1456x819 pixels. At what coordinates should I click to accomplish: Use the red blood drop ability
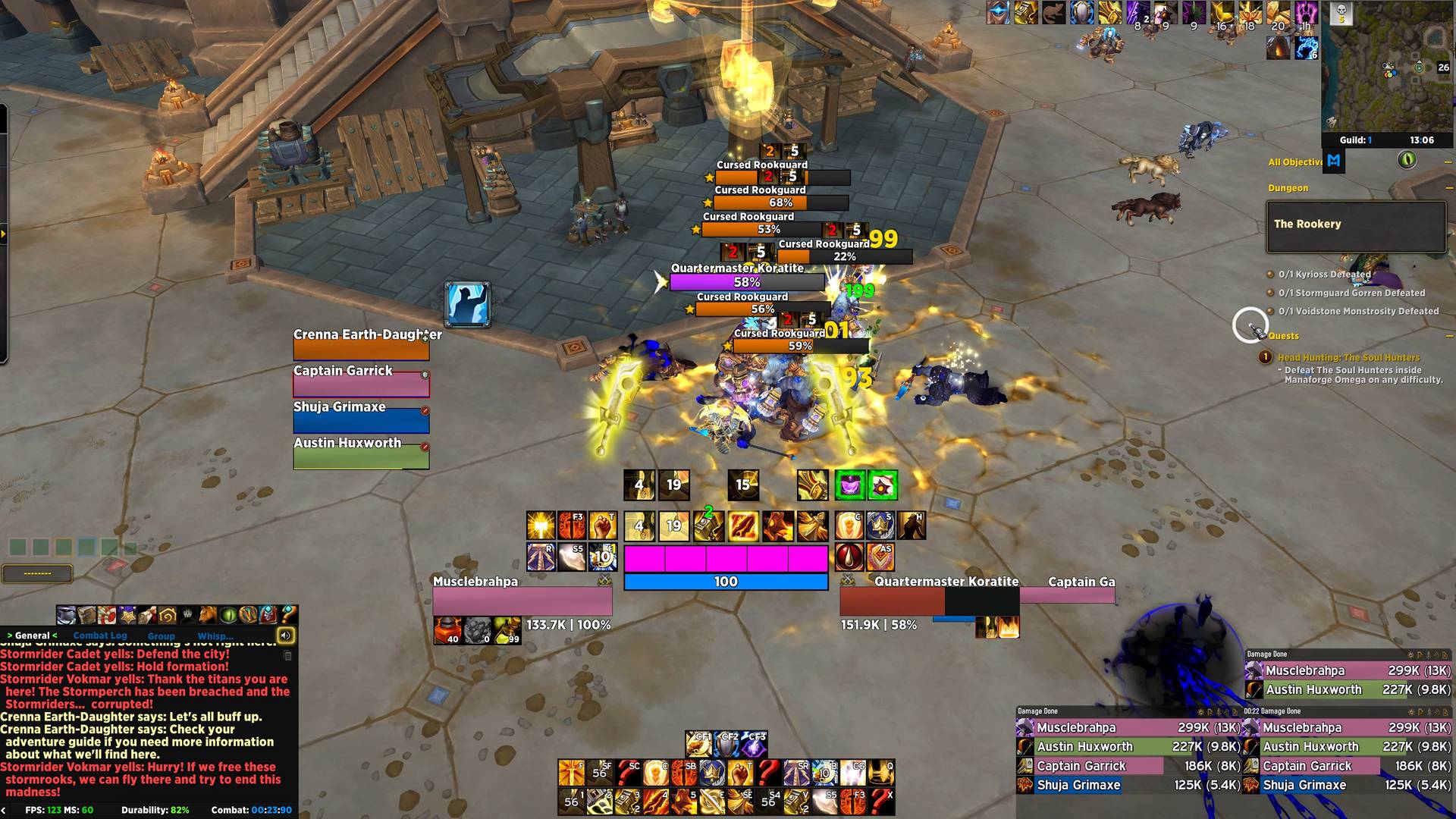click(849, 557)
